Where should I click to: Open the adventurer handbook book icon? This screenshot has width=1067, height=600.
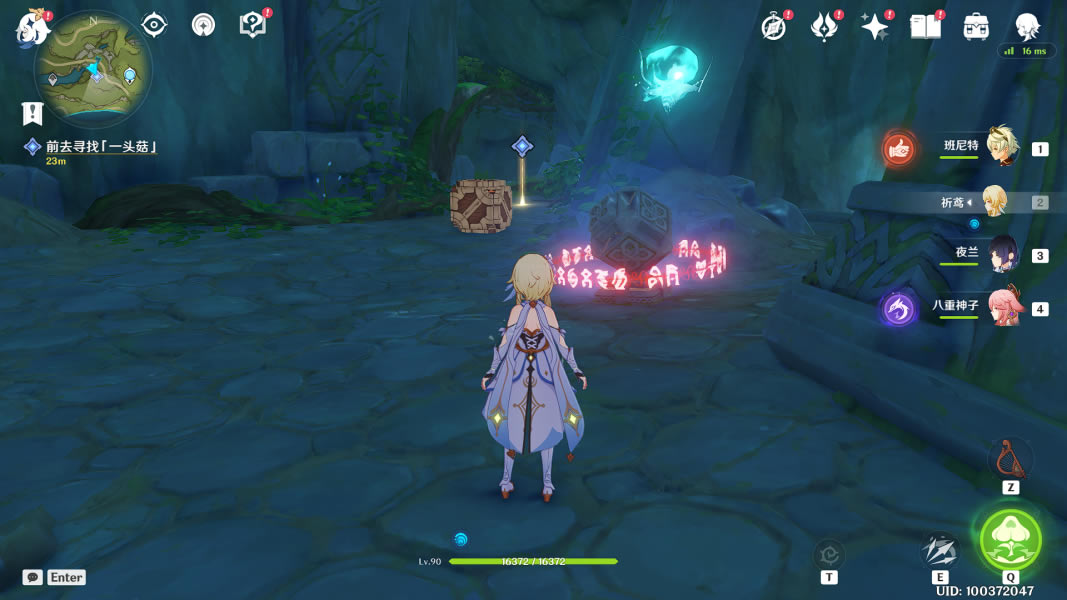[925, 27]
